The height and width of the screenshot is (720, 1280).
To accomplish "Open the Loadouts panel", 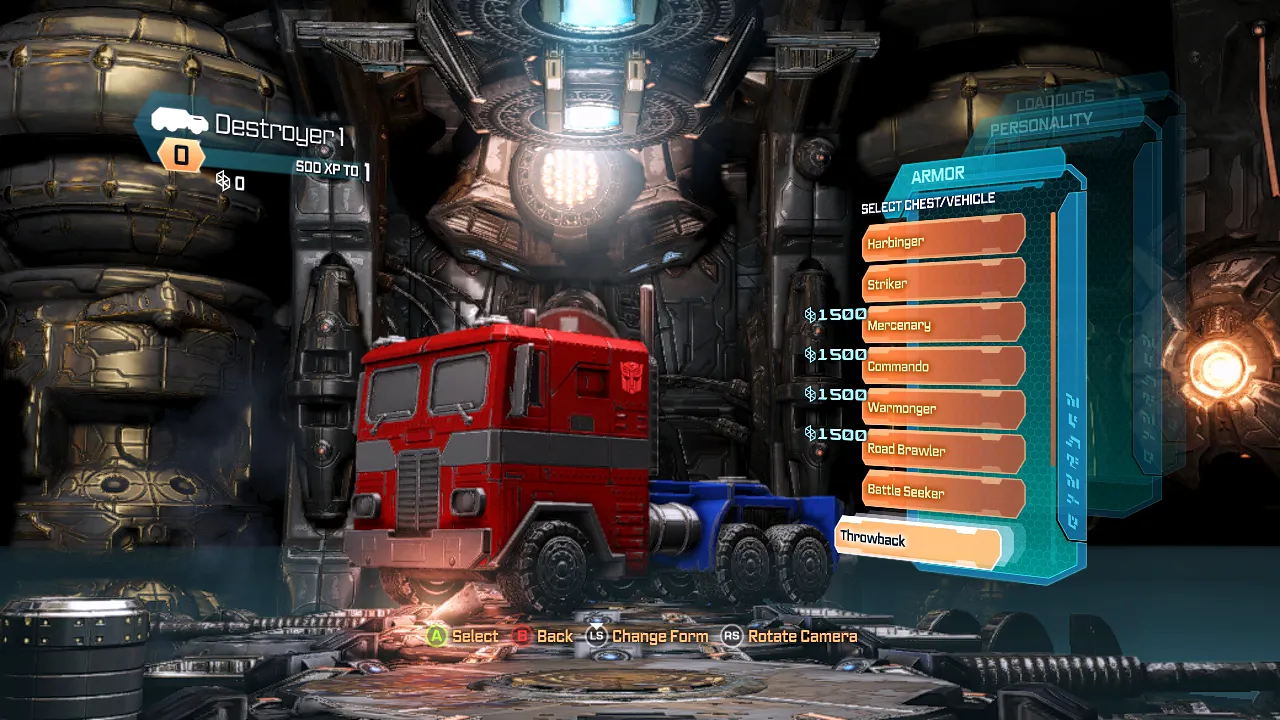I will coord(1055,101).
